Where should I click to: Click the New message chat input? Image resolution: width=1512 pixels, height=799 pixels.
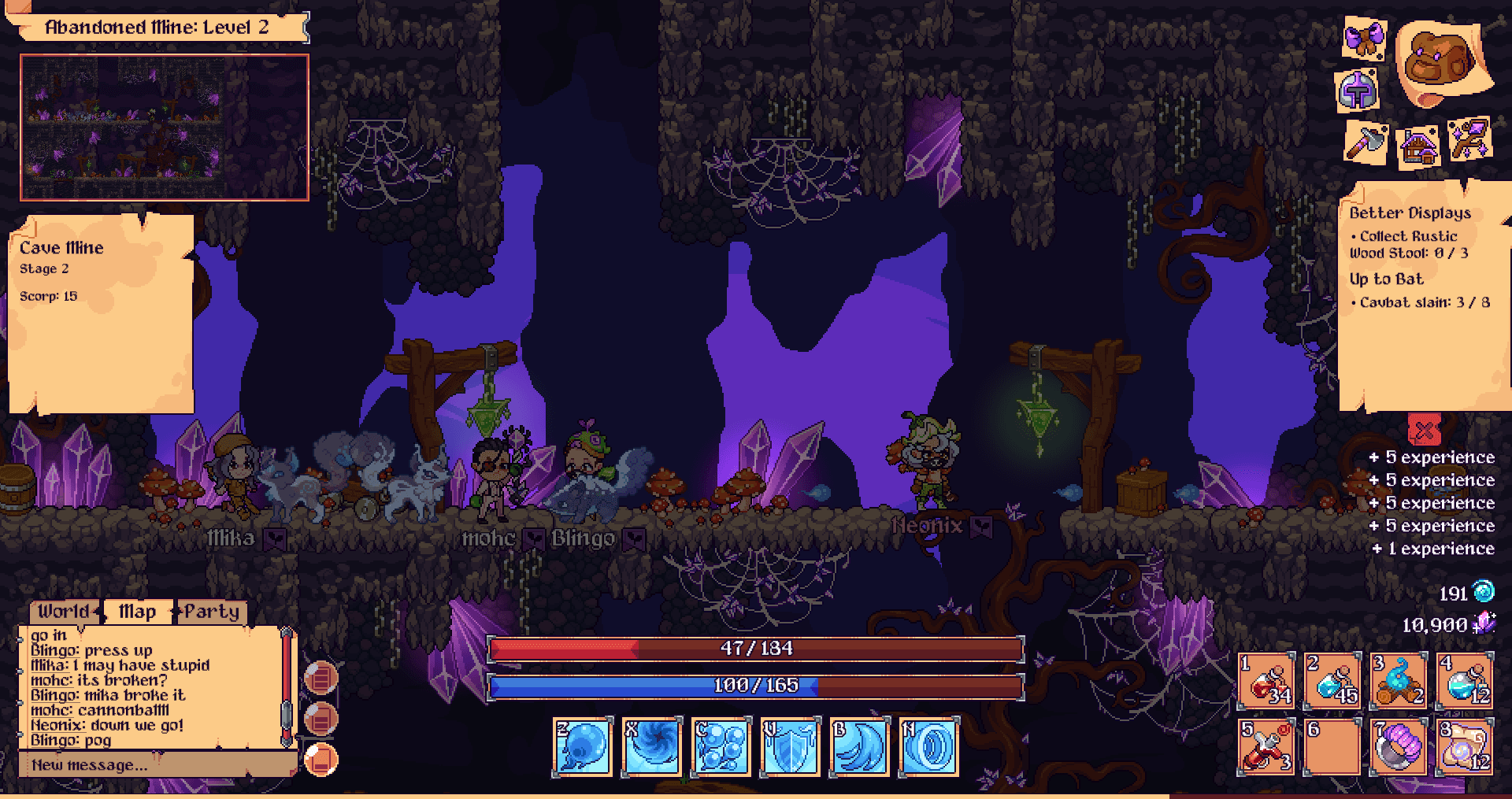(156, 764)
